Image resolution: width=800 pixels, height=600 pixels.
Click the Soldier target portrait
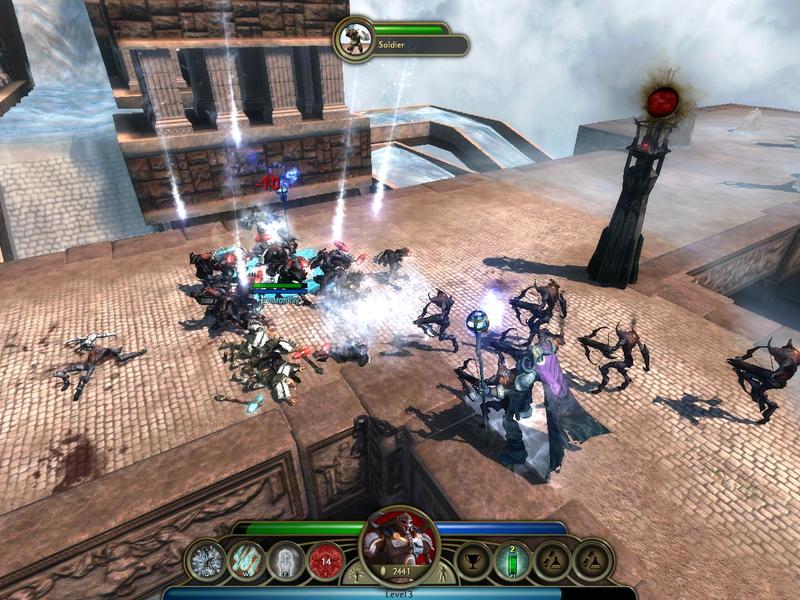click(x=352, y=38)
